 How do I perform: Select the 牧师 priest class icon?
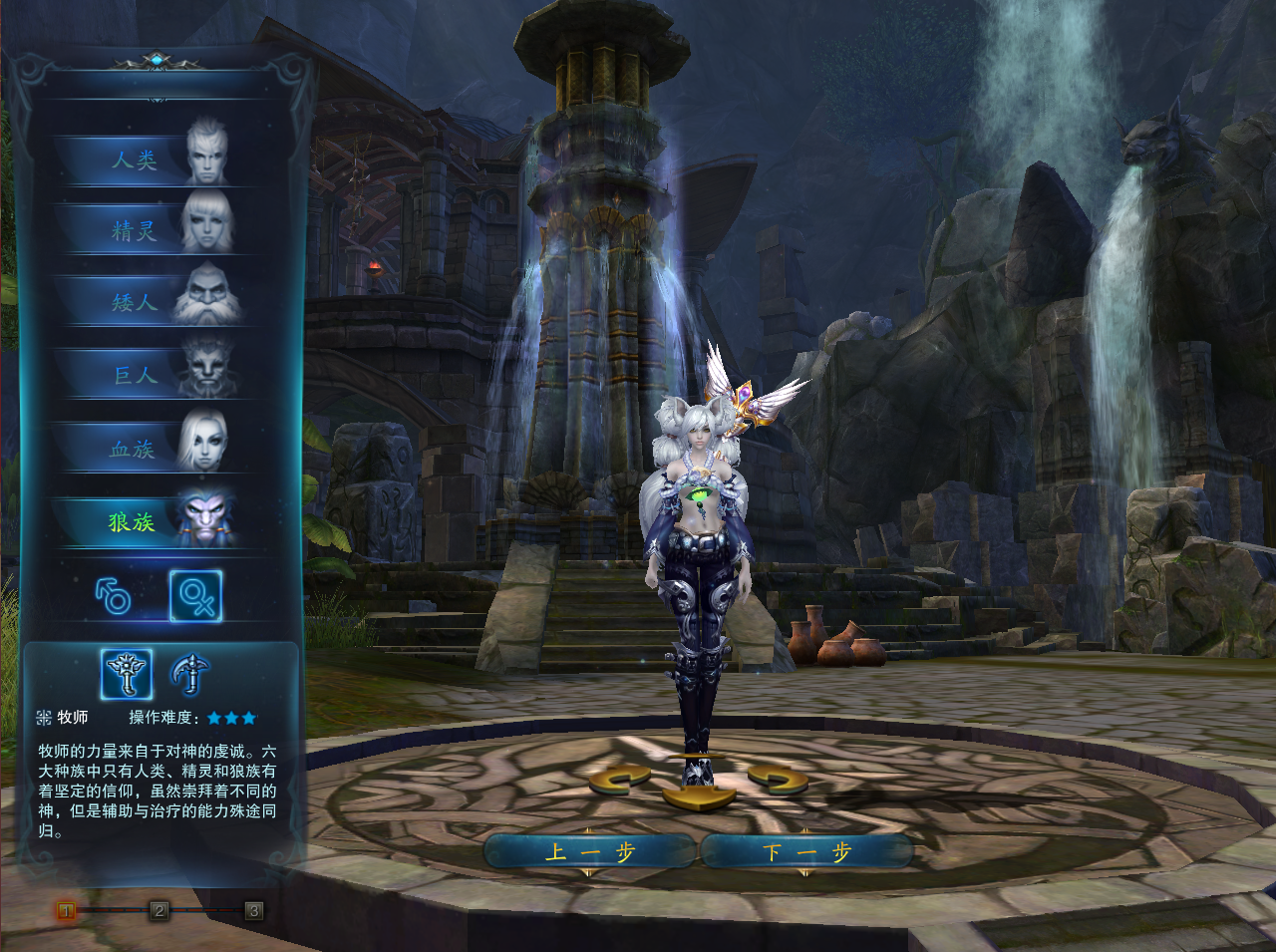tap(127, 674)
